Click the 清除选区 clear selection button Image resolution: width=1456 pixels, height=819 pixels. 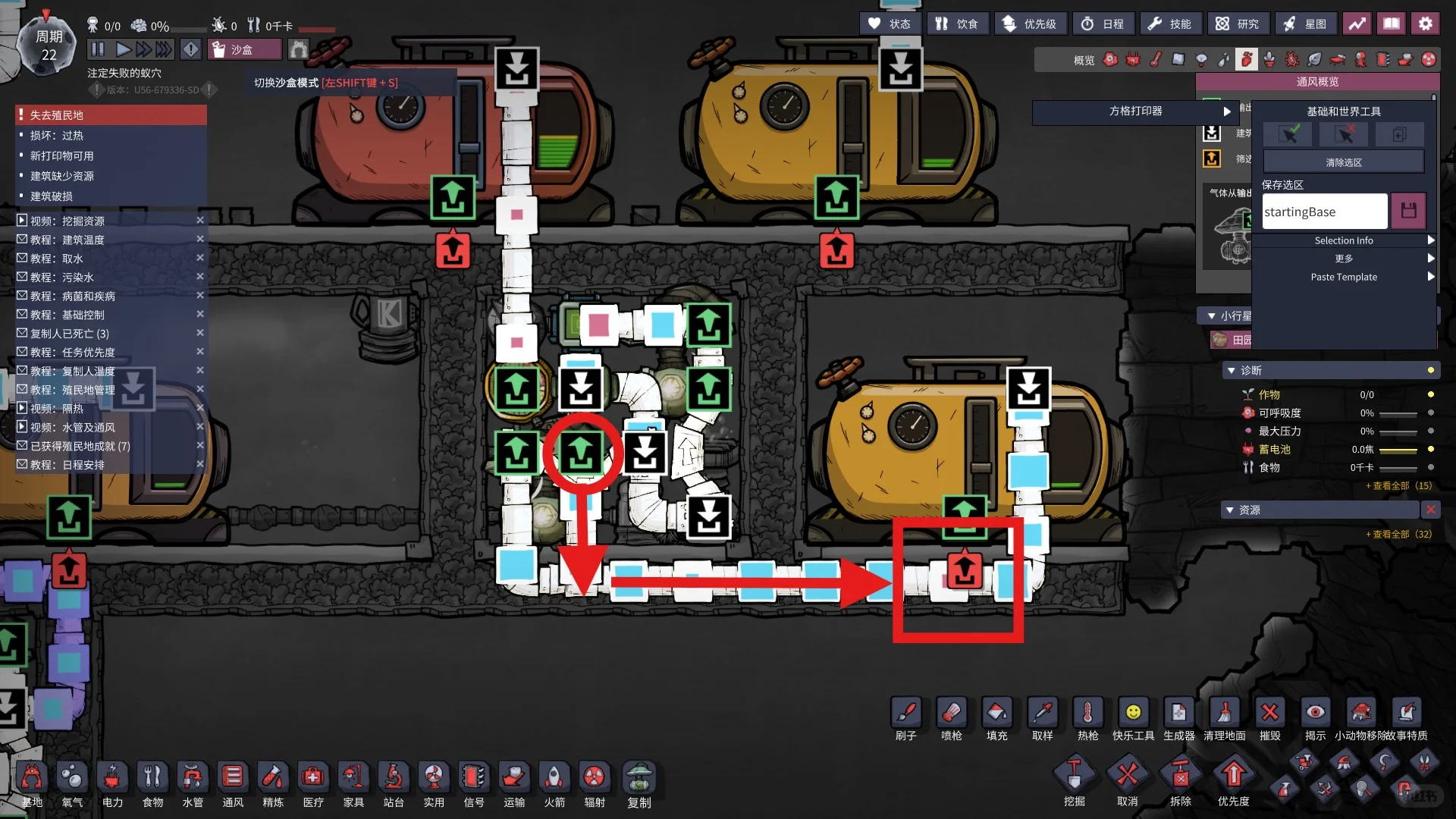tap(1344, 162)
